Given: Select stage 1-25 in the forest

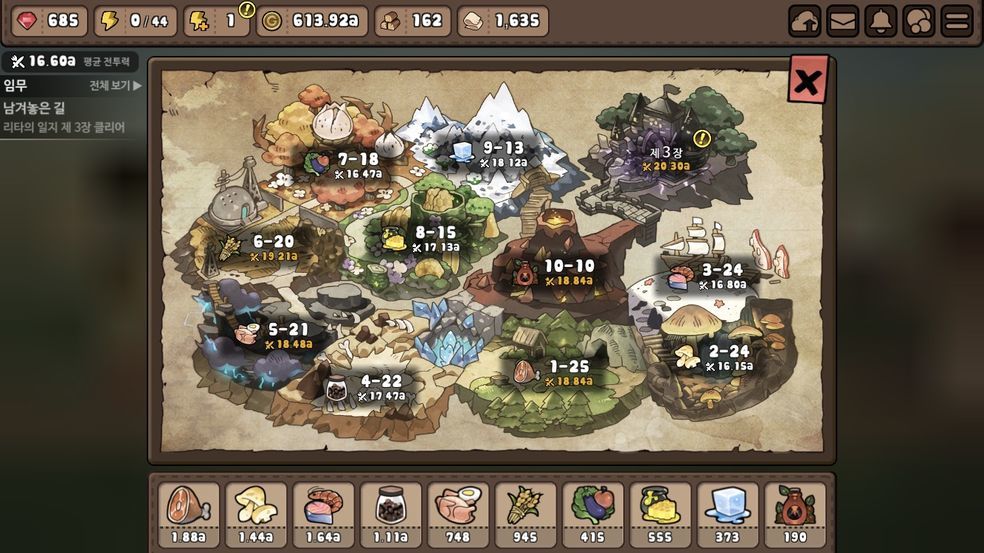Looking at the screenshot, I should point(568,371).
